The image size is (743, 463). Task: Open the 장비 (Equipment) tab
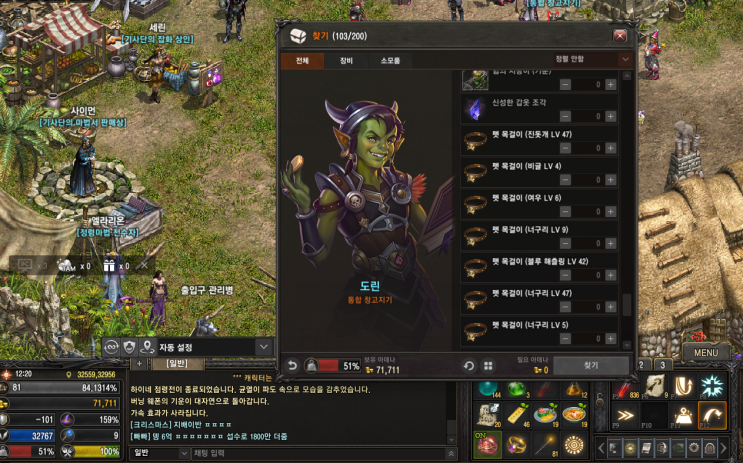(346, 61)
